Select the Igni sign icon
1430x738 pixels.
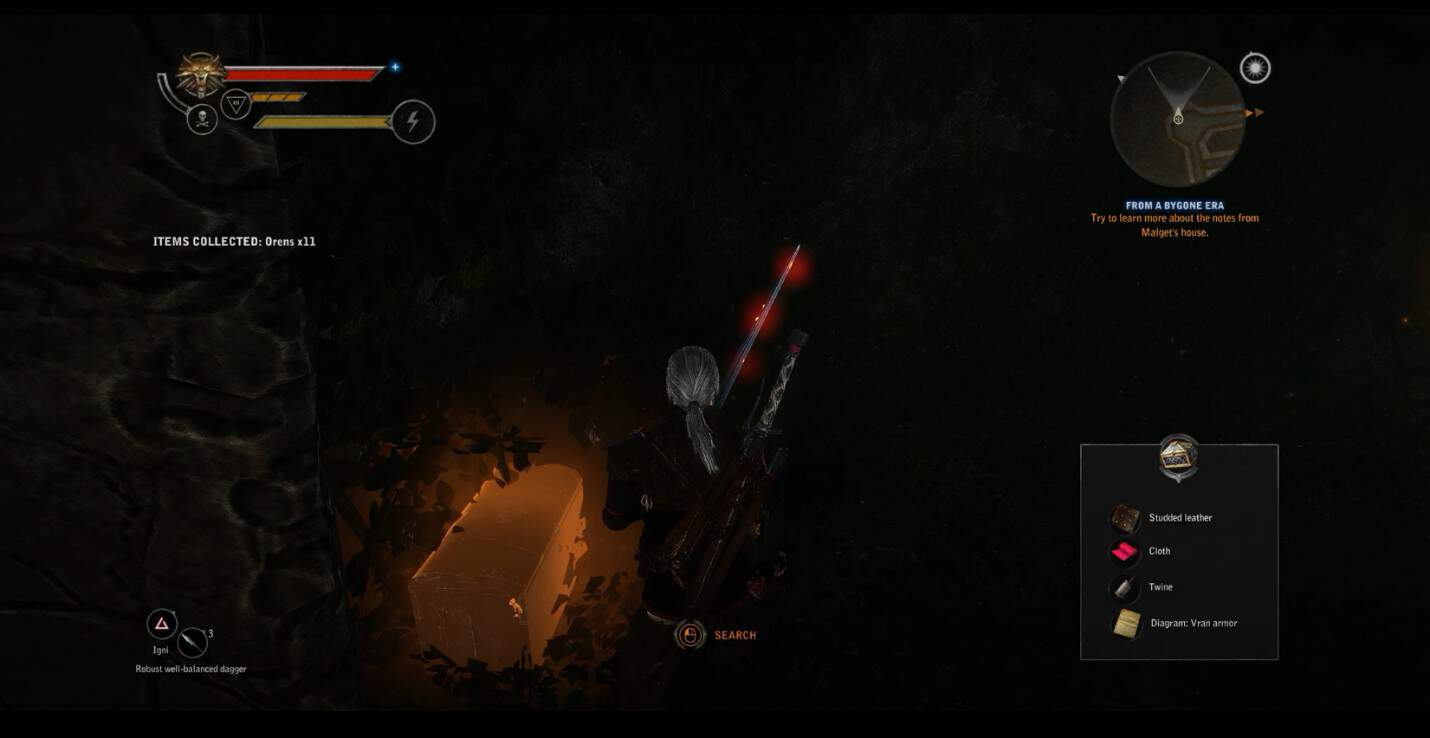[x=162, y=624]
